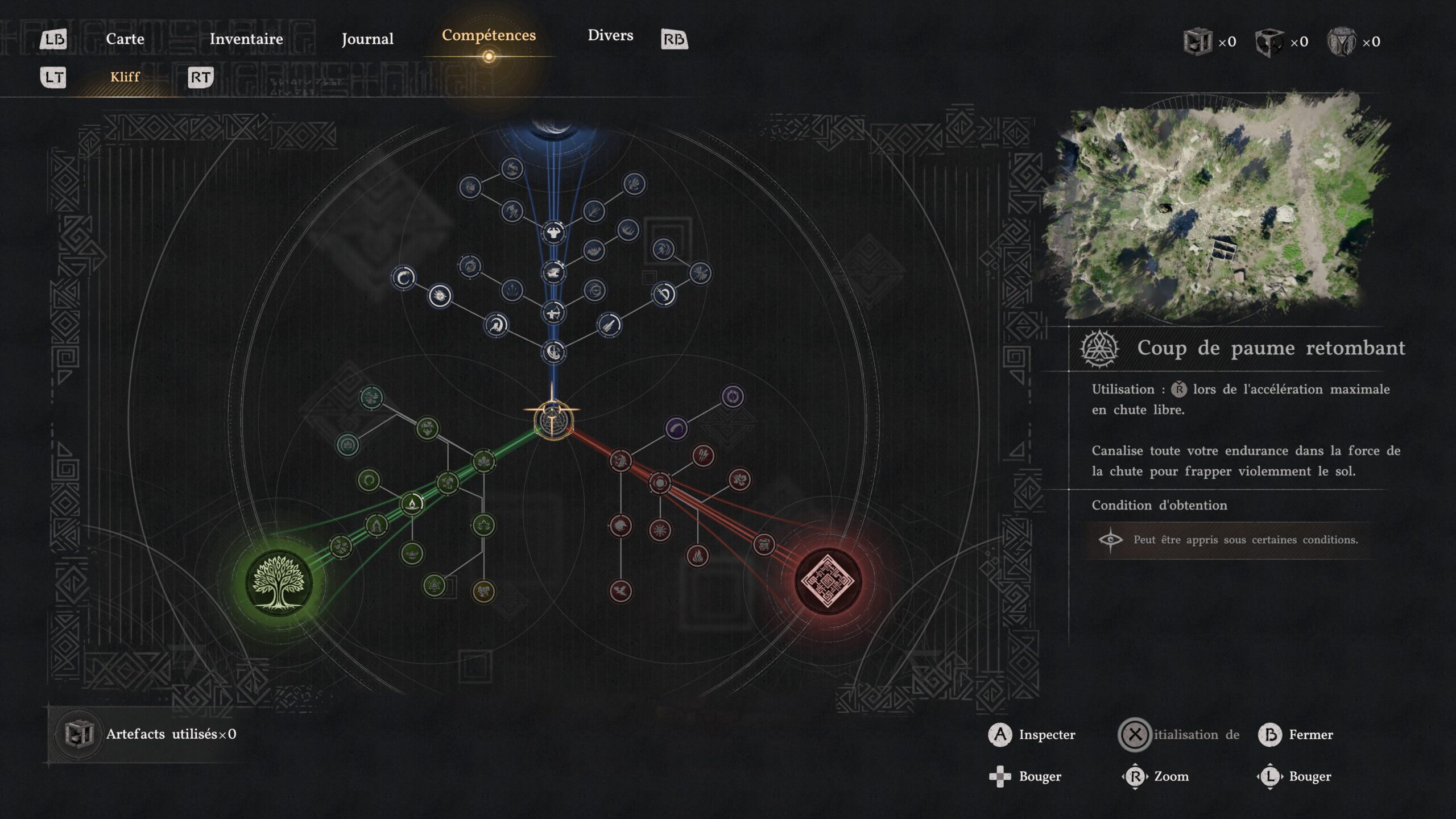The width and height of the screenshot is (1456, 819).
Task: Choose the archer with bow skill node
Action: (553, 312)
